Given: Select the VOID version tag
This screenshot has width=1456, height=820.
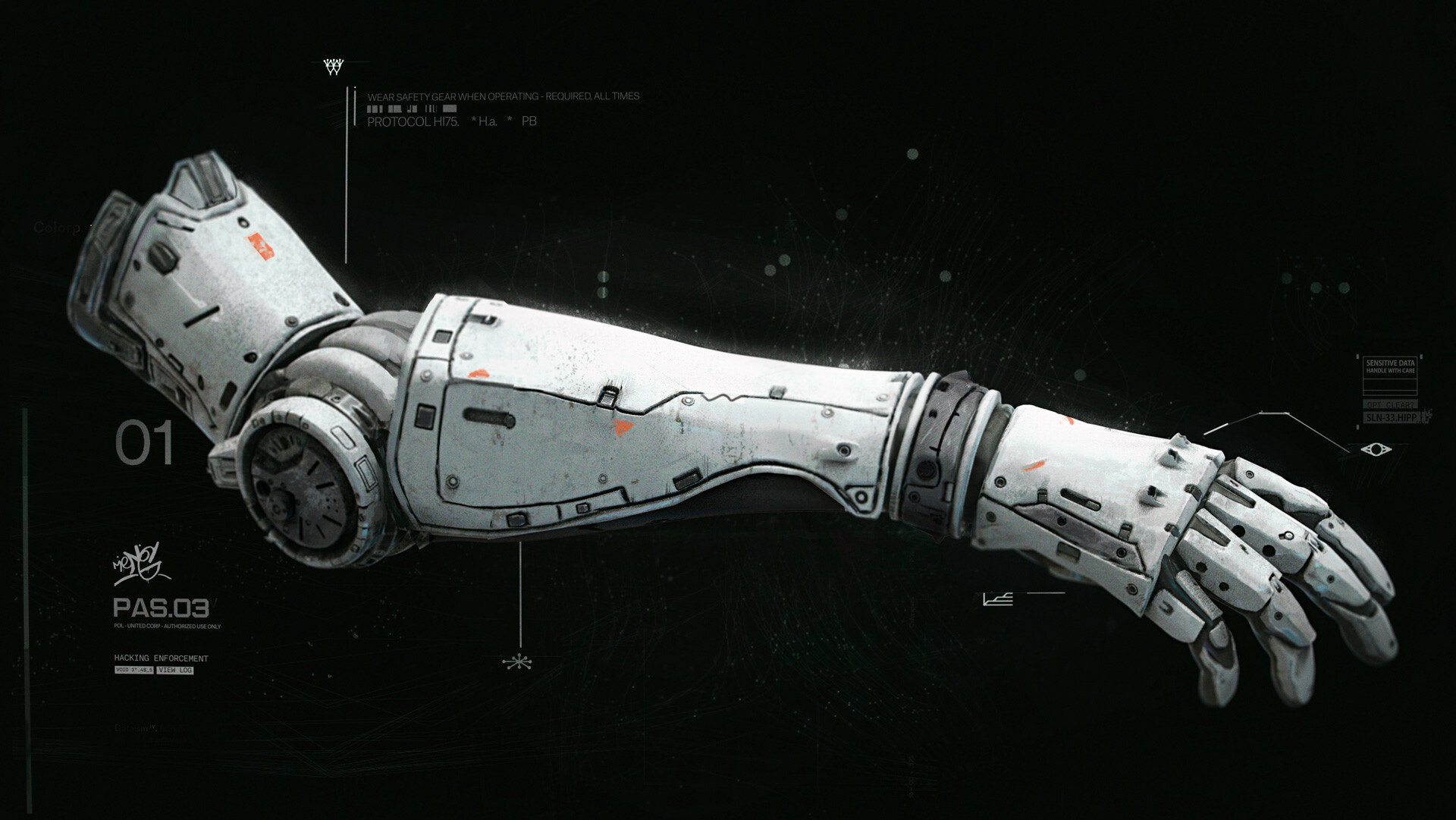Looking at the screenshot, I should [134, 671].
